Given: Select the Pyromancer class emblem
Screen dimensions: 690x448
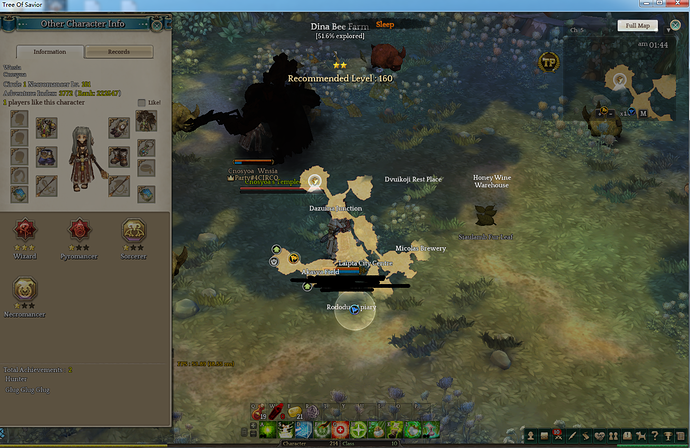Looking at the screenshot, I should point(79,230).
